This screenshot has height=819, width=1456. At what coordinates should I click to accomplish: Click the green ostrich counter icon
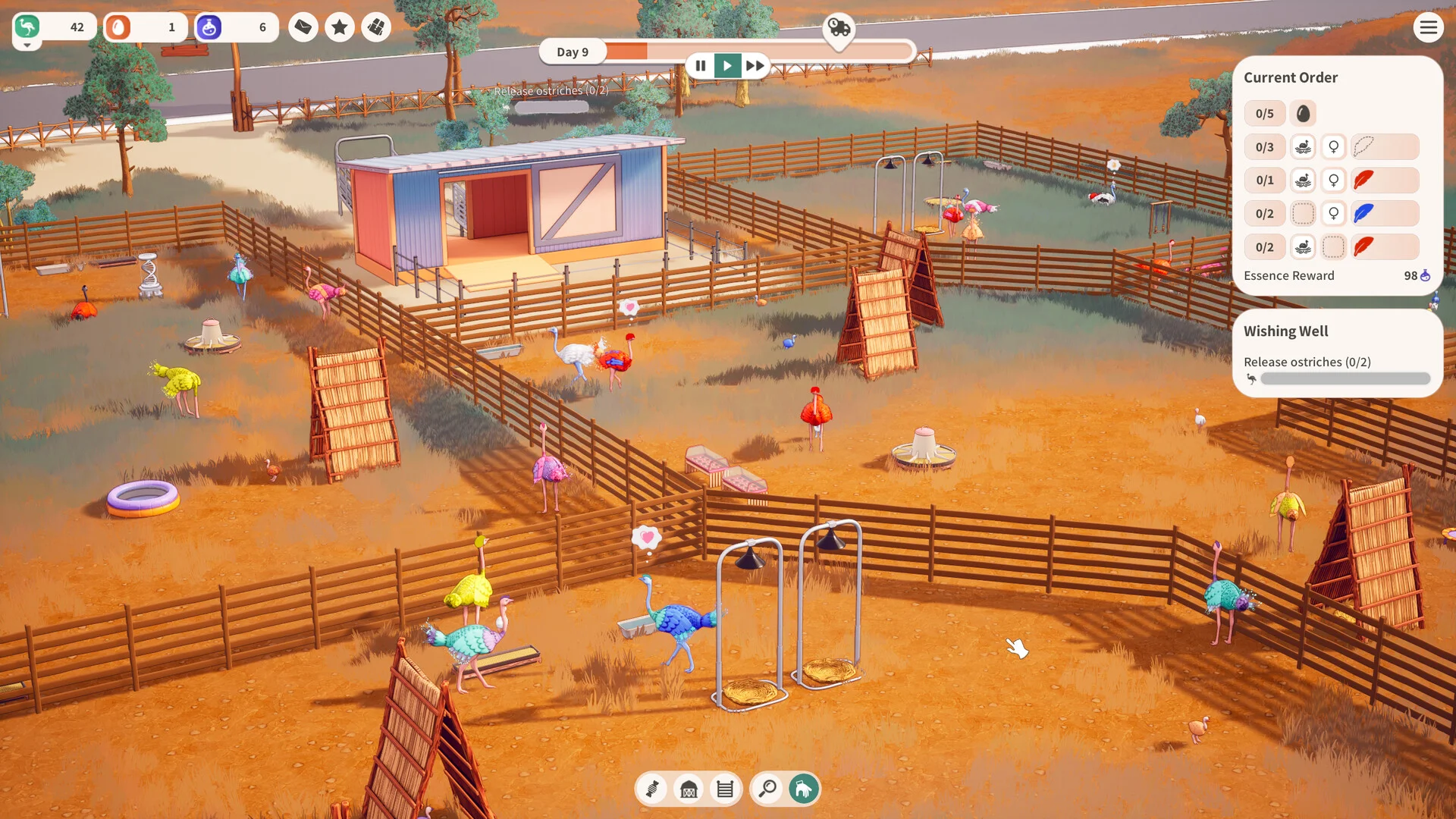27,27
